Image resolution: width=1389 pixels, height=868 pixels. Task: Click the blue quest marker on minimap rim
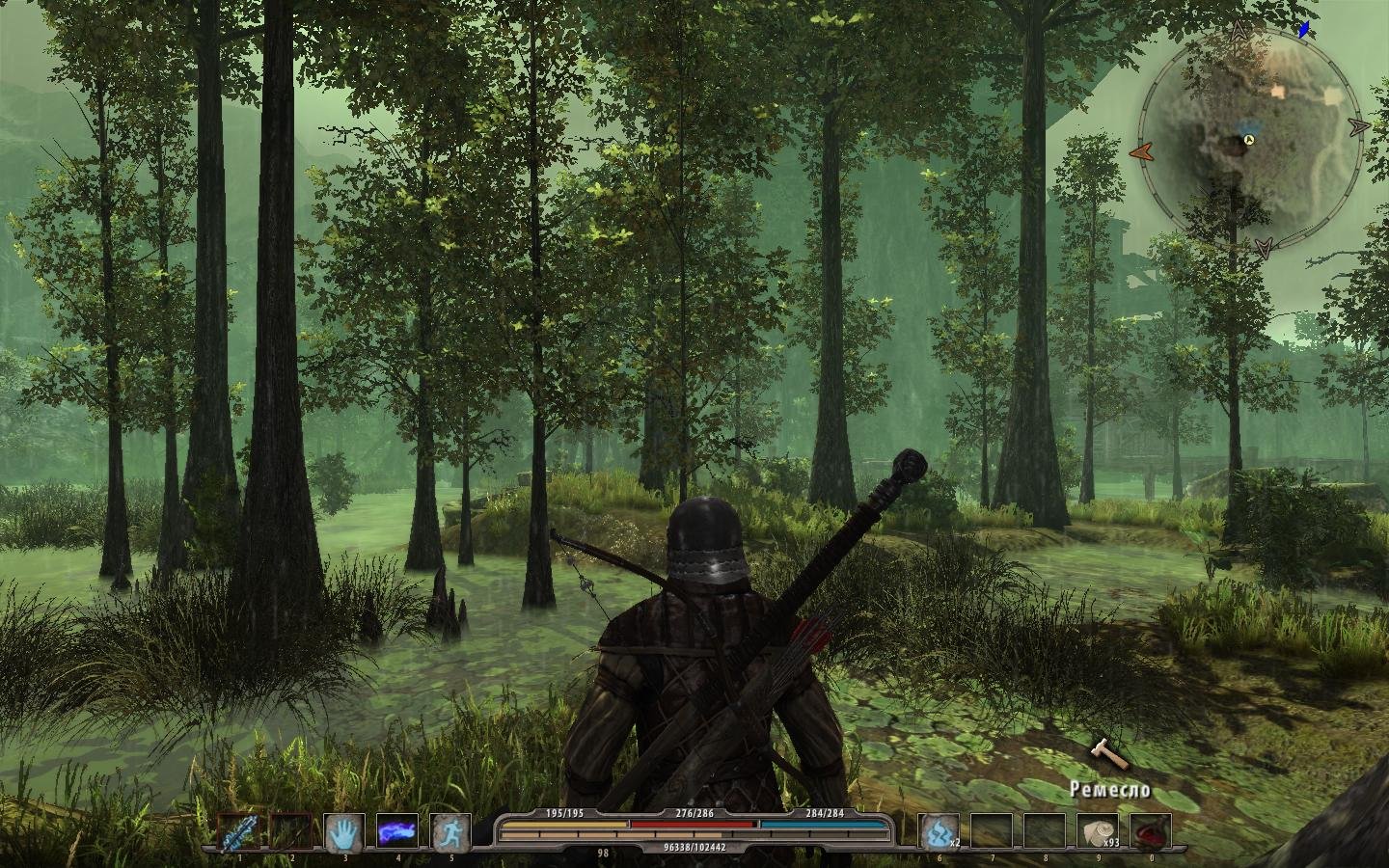(x=1305, y=29)
